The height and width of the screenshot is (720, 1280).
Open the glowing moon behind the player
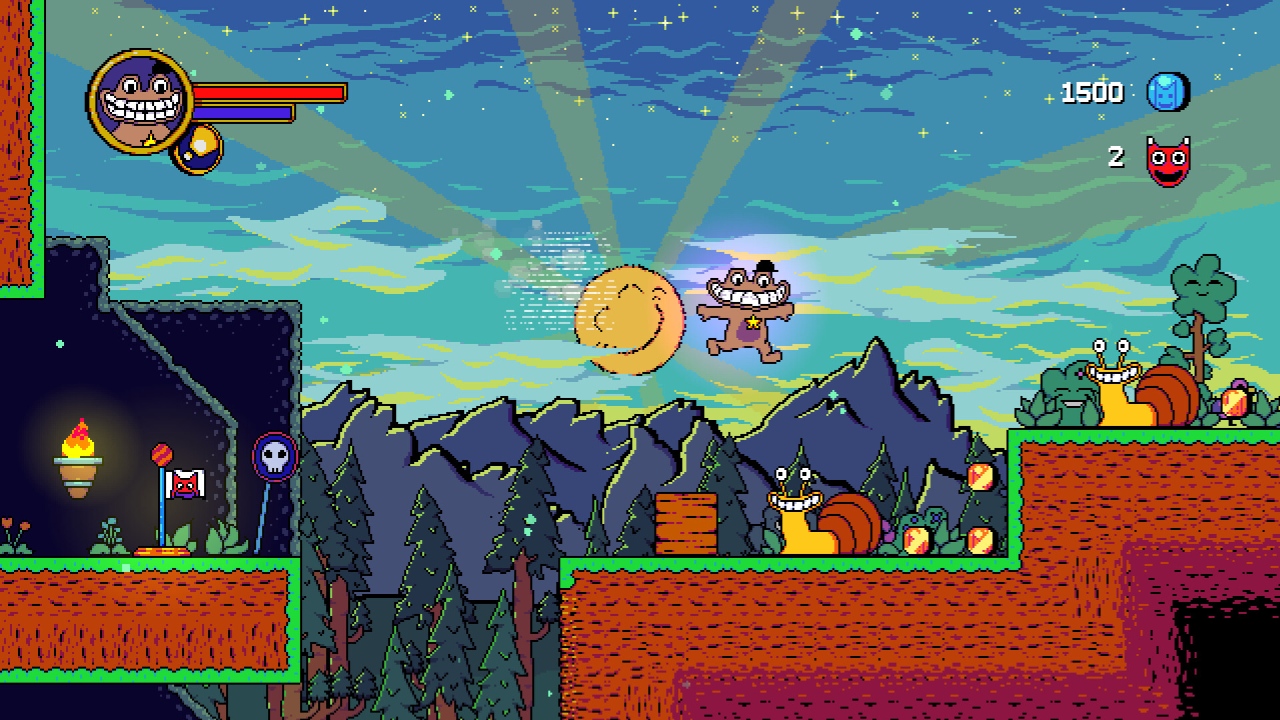tap(628, 318)
